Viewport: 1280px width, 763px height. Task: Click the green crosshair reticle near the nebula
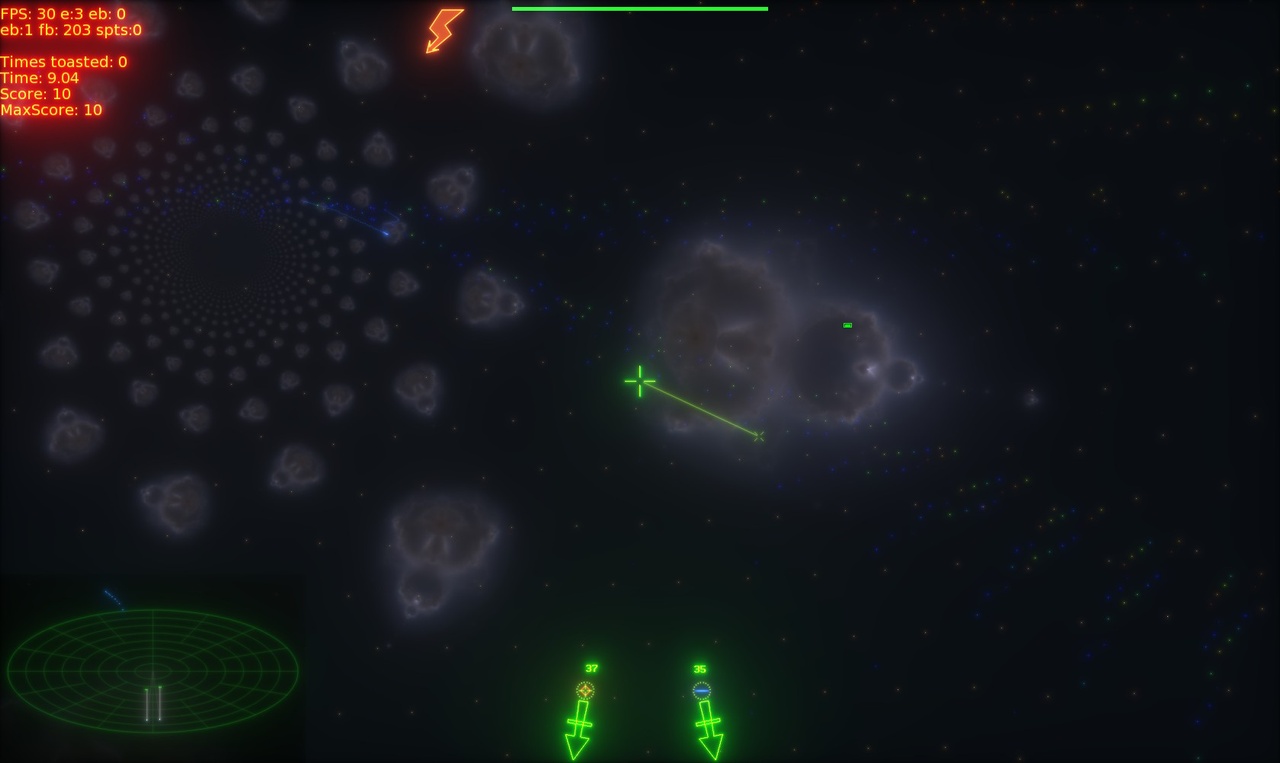(x=638, y=381)
